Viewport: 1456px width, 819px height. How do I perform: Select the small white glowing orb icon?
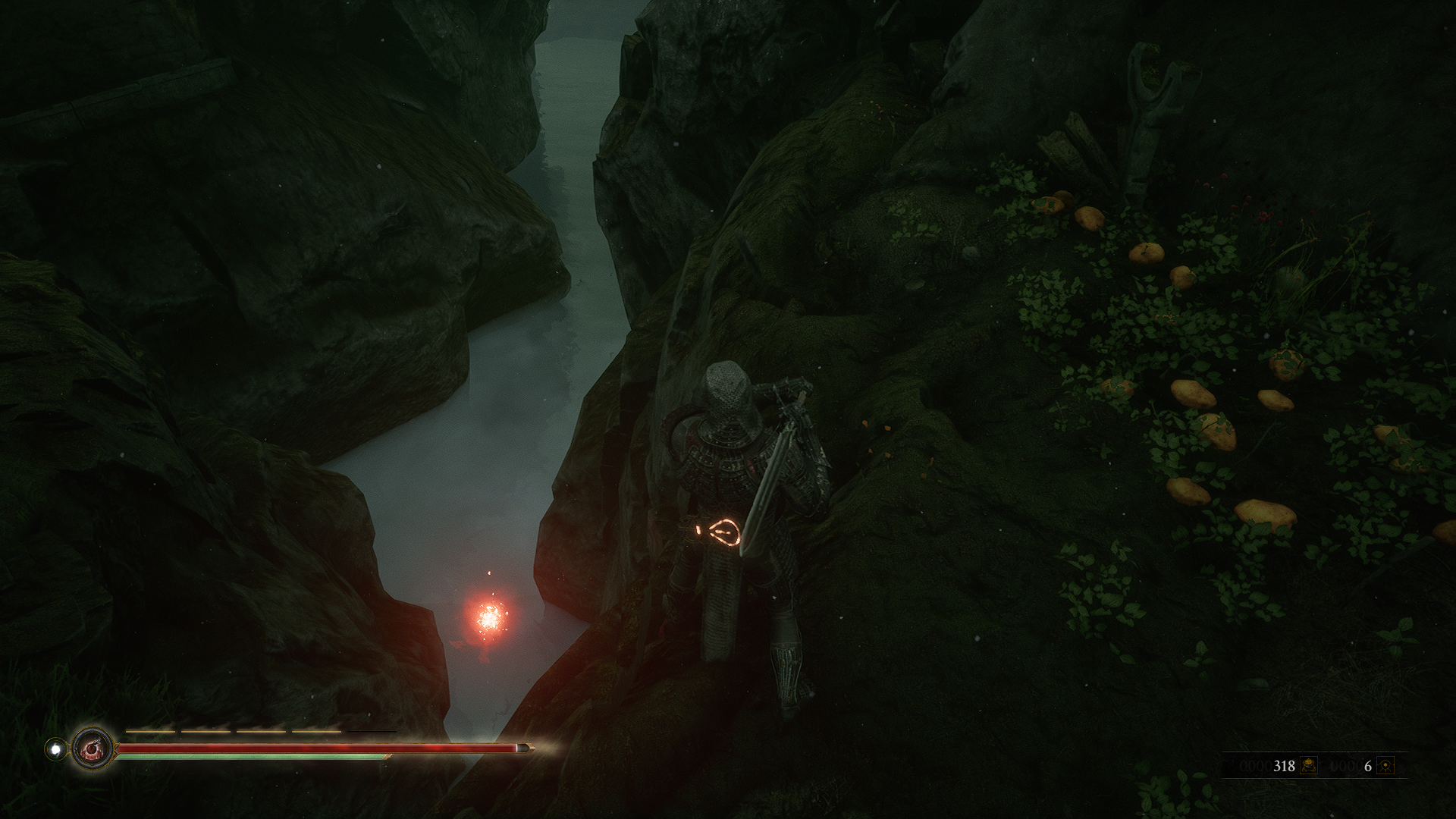click(55, 749)
